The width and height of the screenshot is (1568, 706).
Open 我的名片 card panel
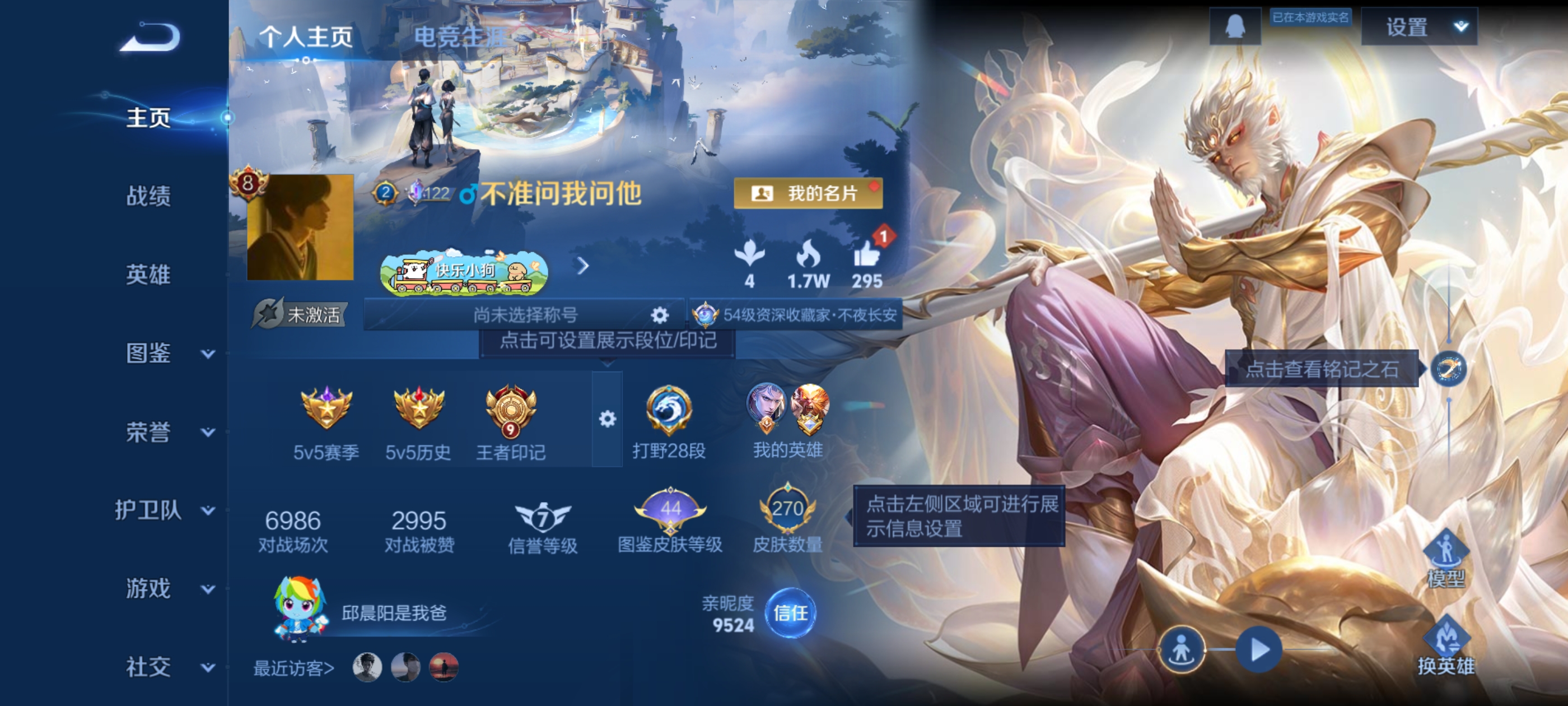point(808,194)
